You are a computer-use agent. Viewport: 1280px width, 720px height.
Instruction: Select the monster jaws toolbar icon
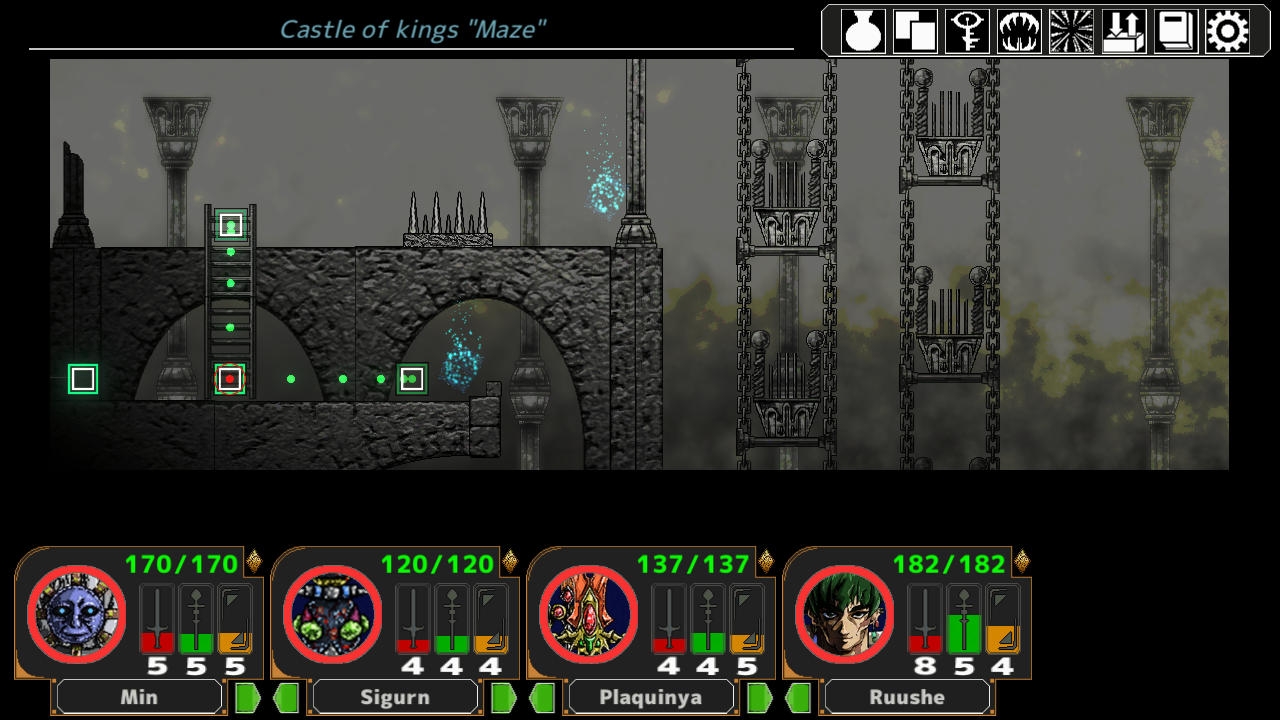tap(1019, 32)
